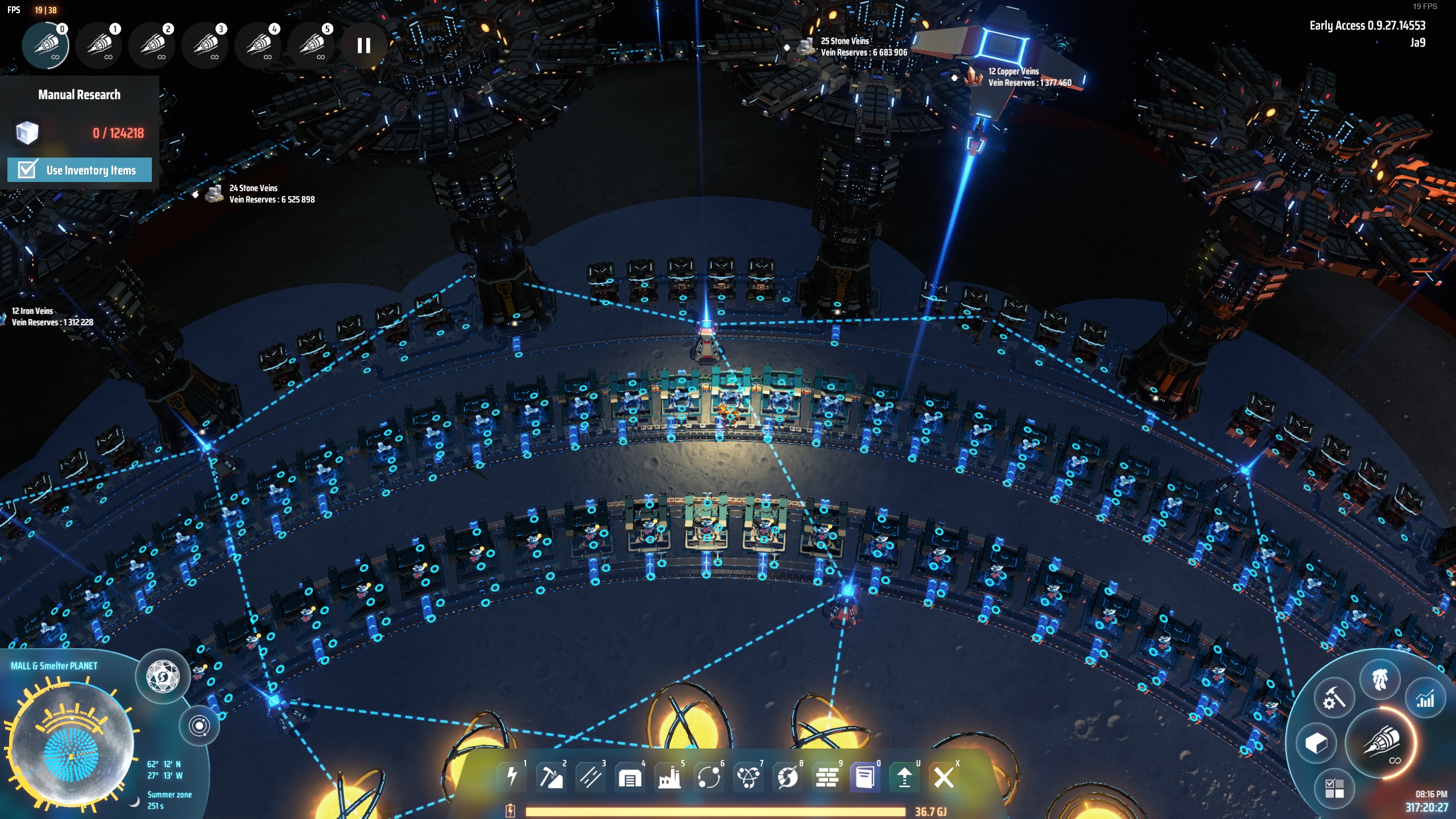The height and width of the screenshot is (819, 1456).
Task: Open the lightning bolt power build category
Action: 512,777
